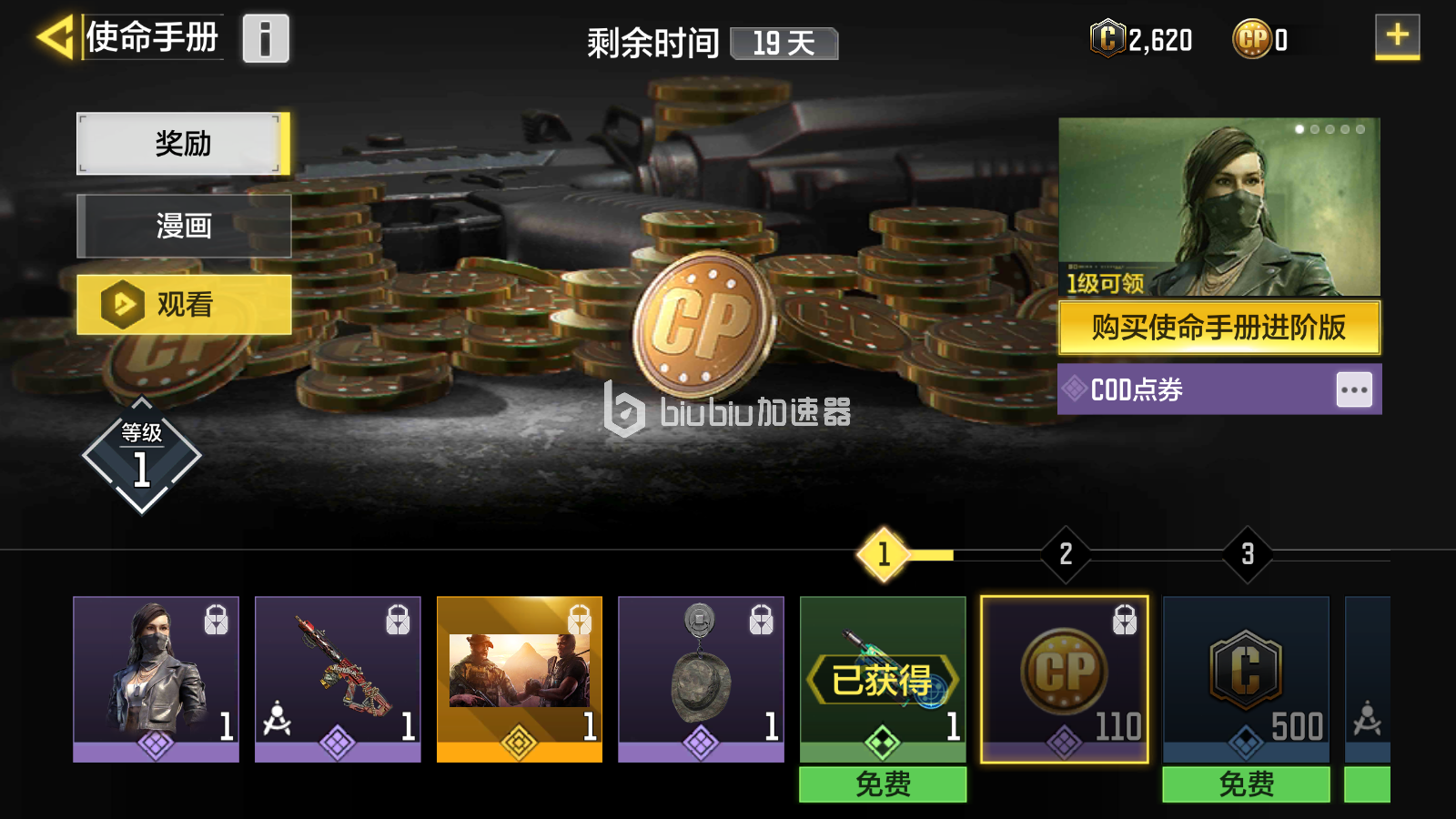Switch to the 漫画 tab
The width and height of the screenshot is (1456, 819).
coord(183,227)
